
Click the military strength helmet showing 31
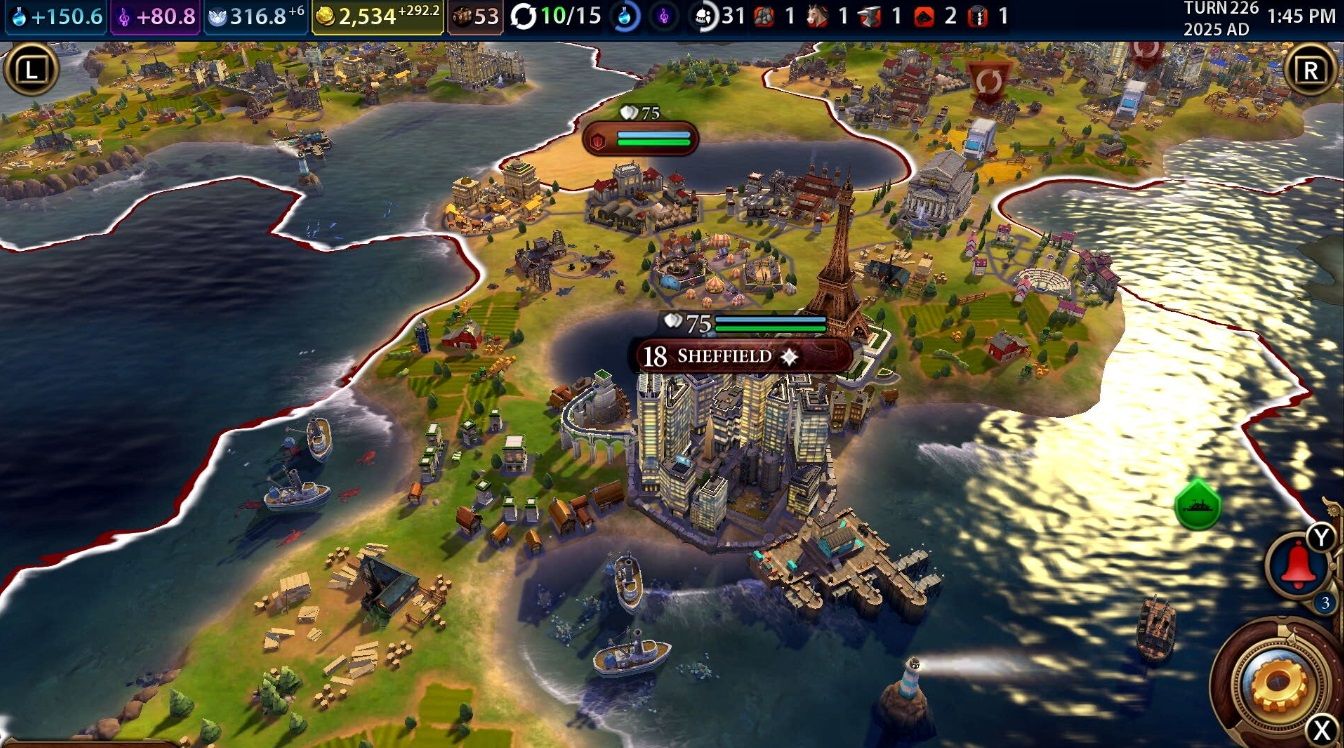click(x=706, y=16)
